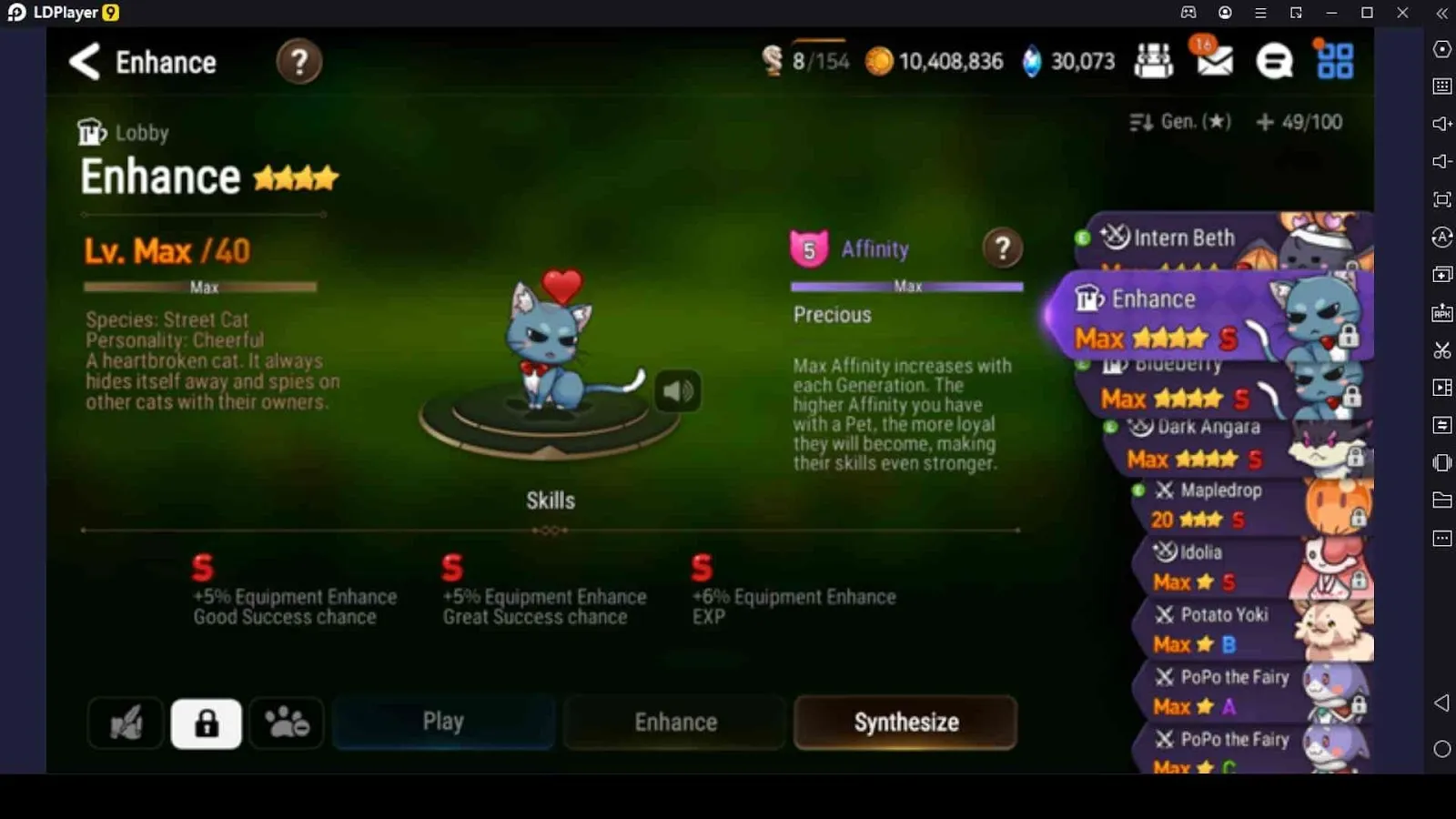Open the Gen. star sort dropdown

pos(1178,120)
